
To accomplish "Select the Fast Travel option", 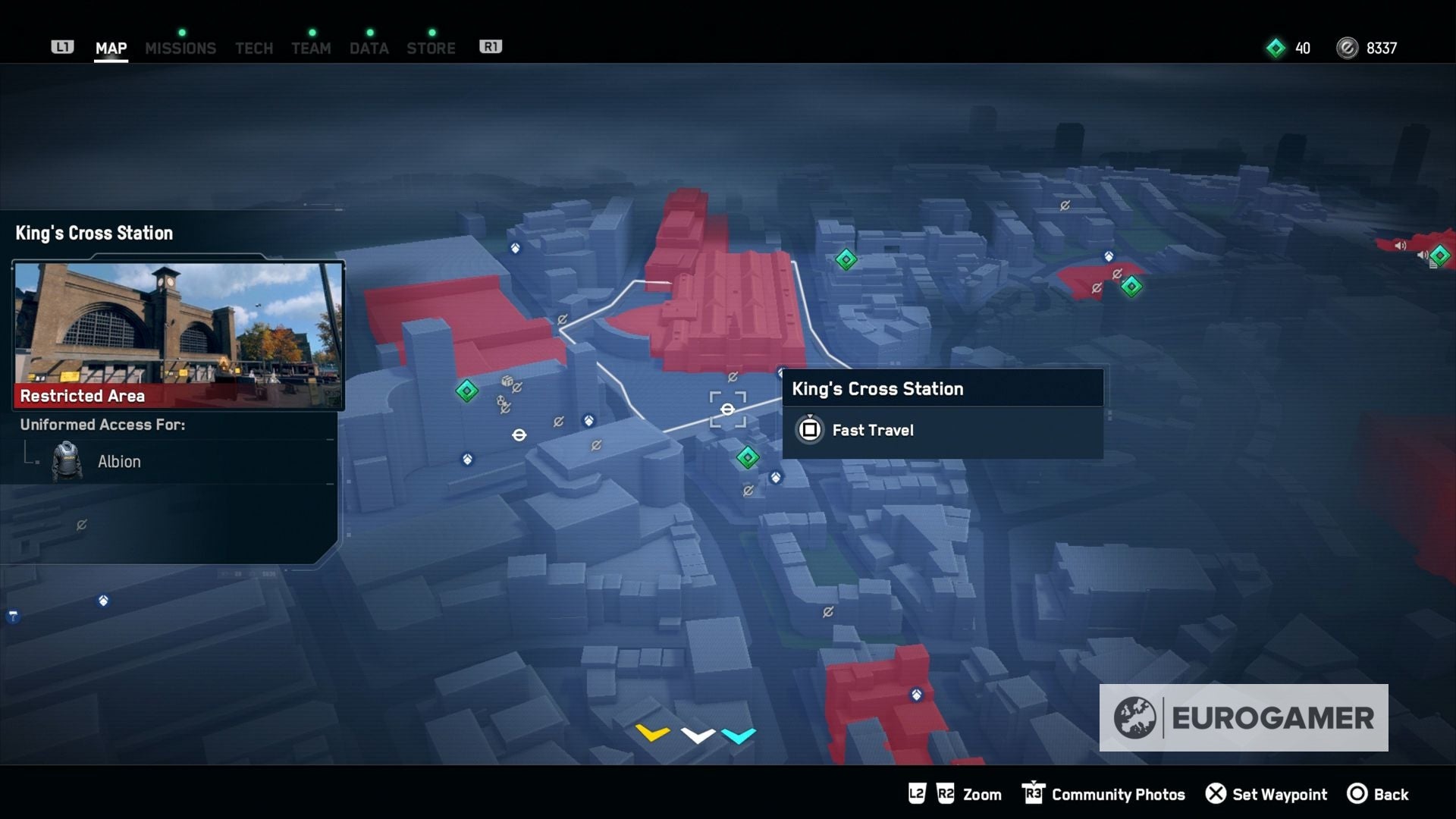I will [872, 430].
